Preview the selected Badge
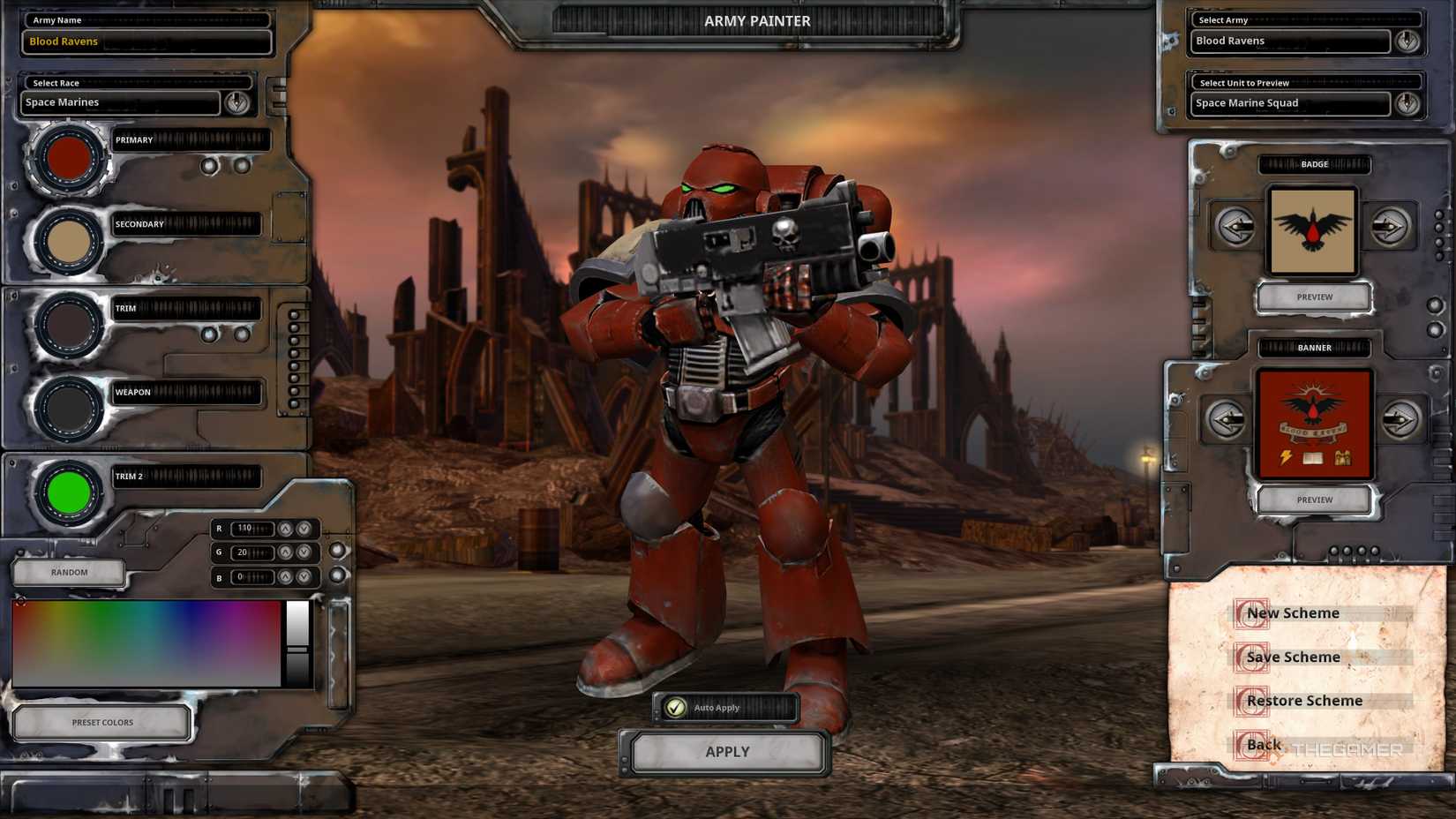The width and height of the screenshot is (1456, 819). click(1314, 297)
